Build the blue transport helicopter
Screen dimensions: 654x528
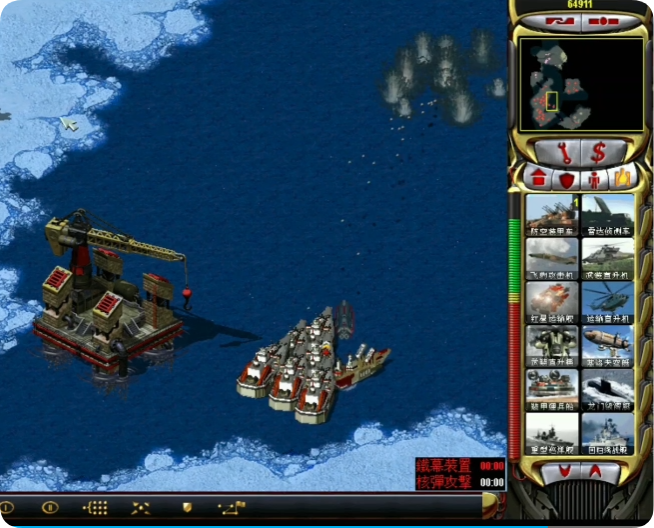(x=608, y=302)
